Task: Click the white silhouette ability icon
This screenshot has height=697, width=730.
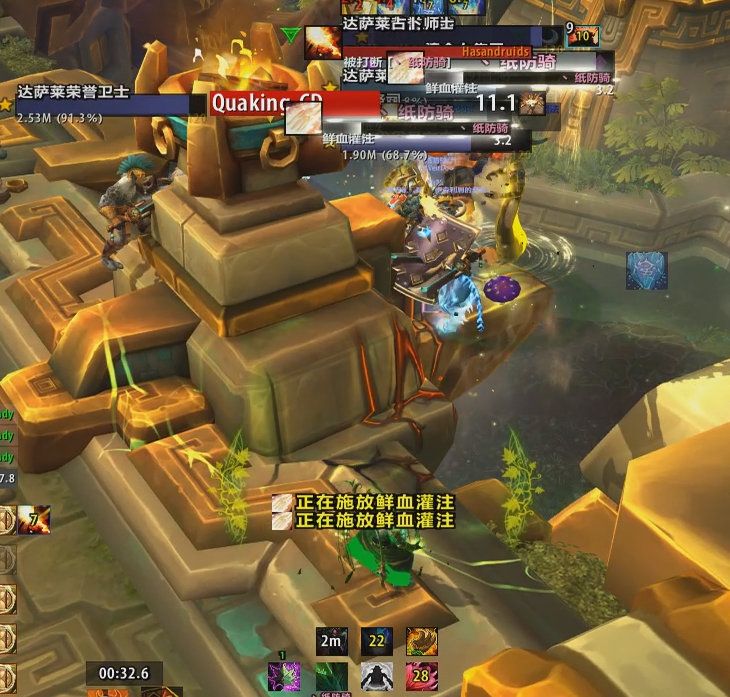Action: tap(376, 676)
